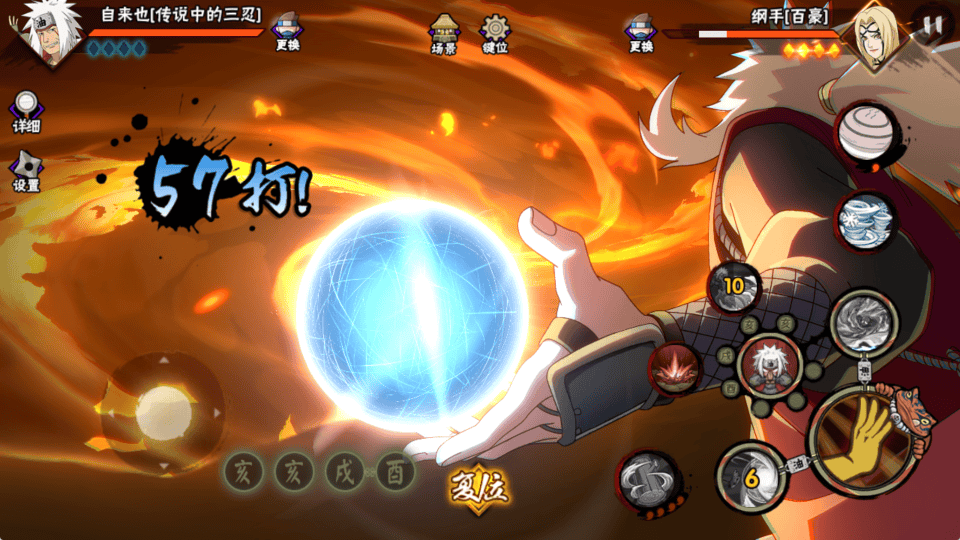Open the 设置 settings menu

click(x=27, y=172)
